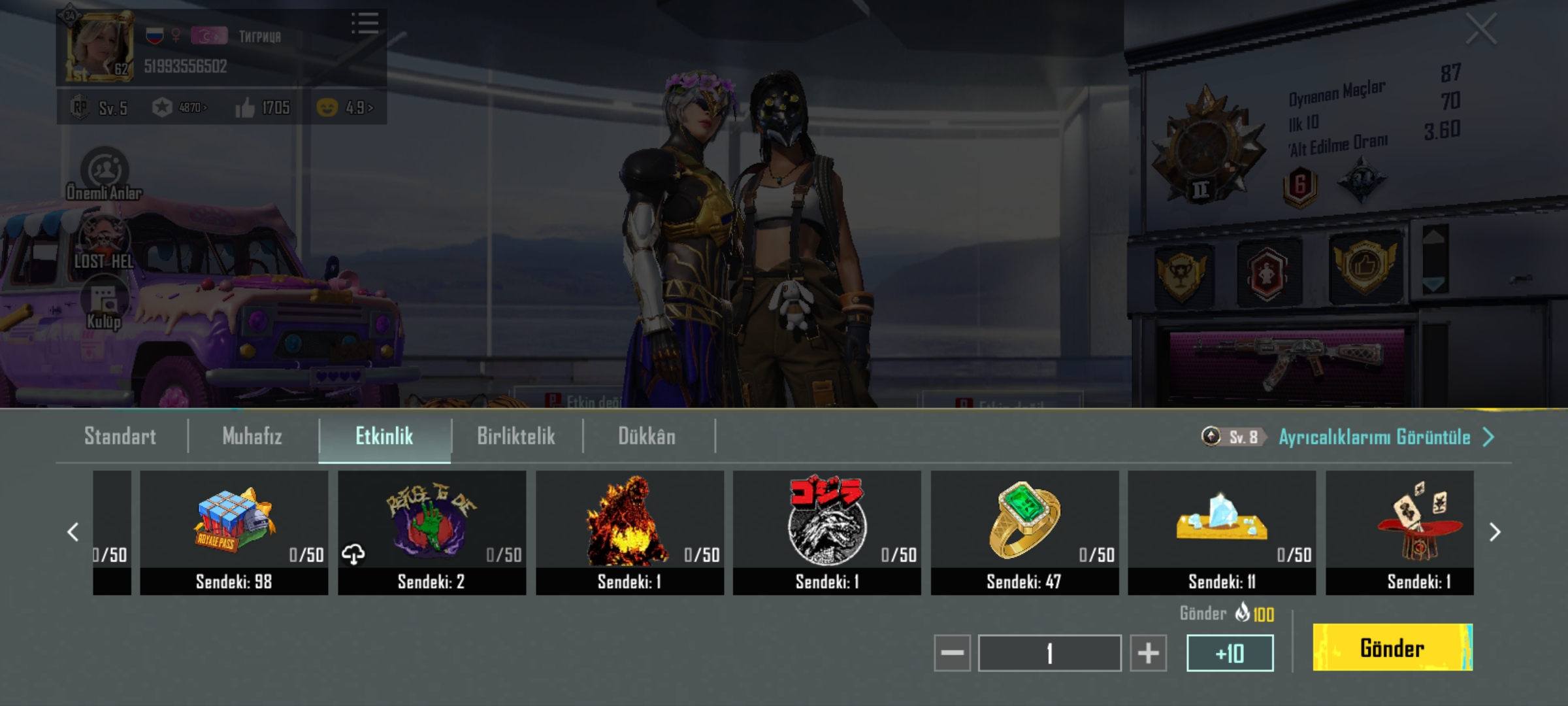Viewport: 1568px width, 706px height.
Task: Open Ayrıcalıklarımı Görüntüle privileges link
Action: pyautogui.click(x=1375, y=437)
